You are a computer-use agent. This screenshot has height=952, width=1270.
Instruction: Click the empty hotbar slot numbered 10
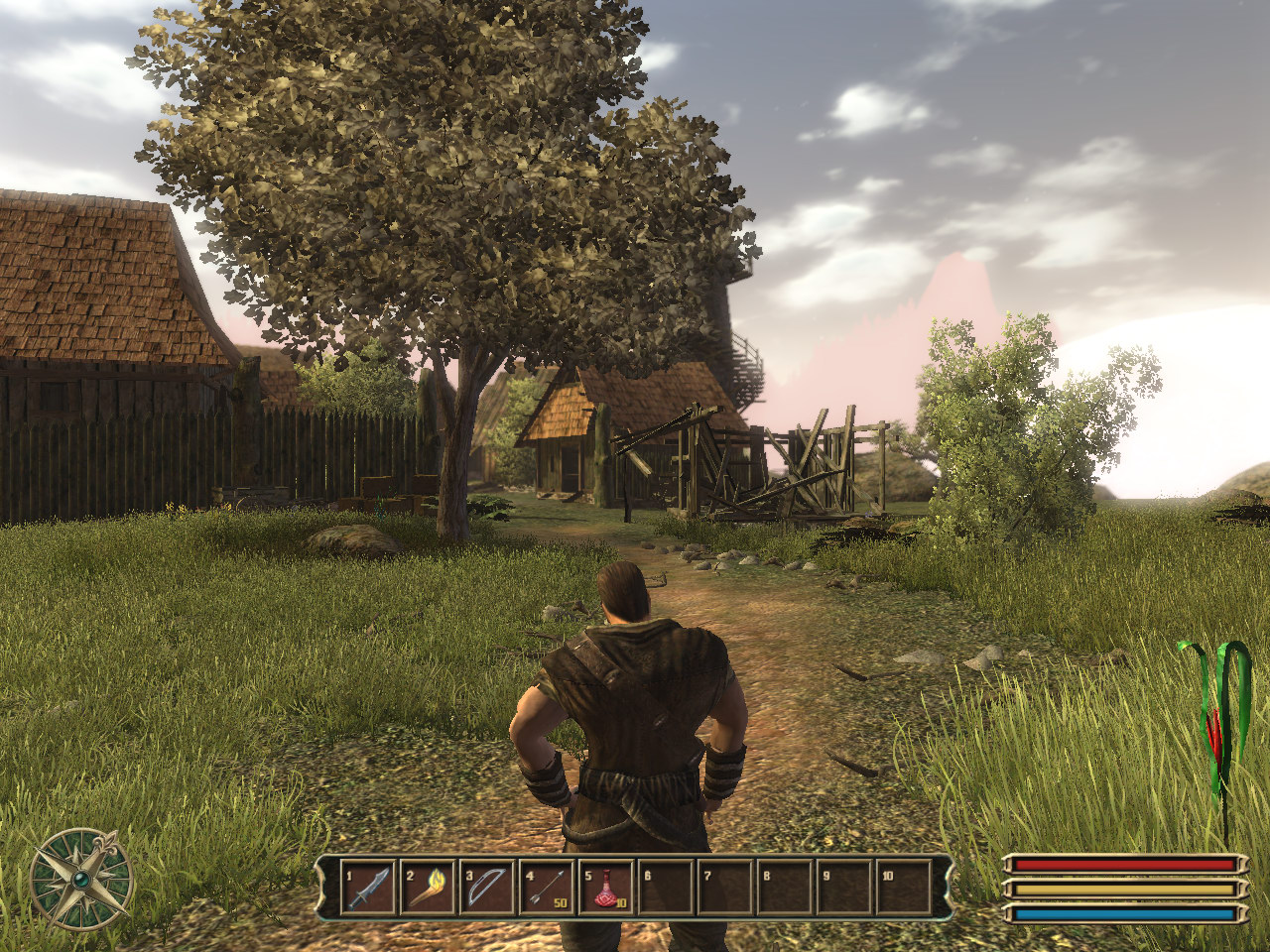click(x=904, y=887)
